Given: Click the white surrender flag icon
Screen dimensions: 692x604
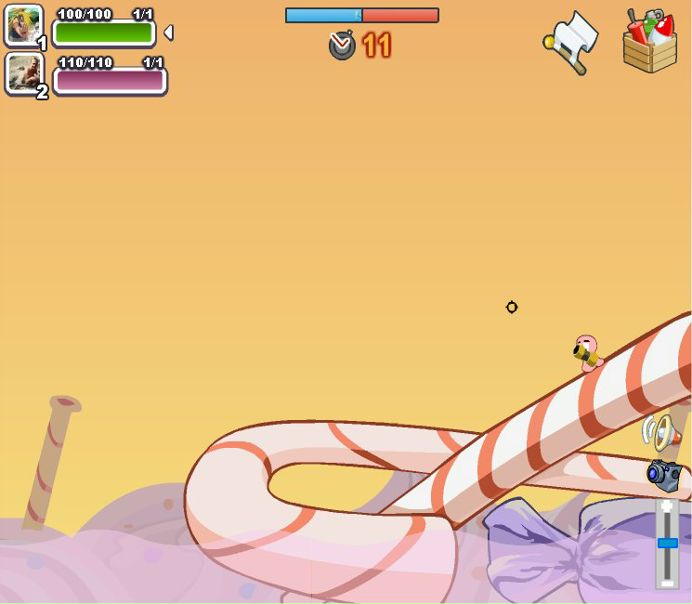Looking at the screenshot, I should (573, 41).
